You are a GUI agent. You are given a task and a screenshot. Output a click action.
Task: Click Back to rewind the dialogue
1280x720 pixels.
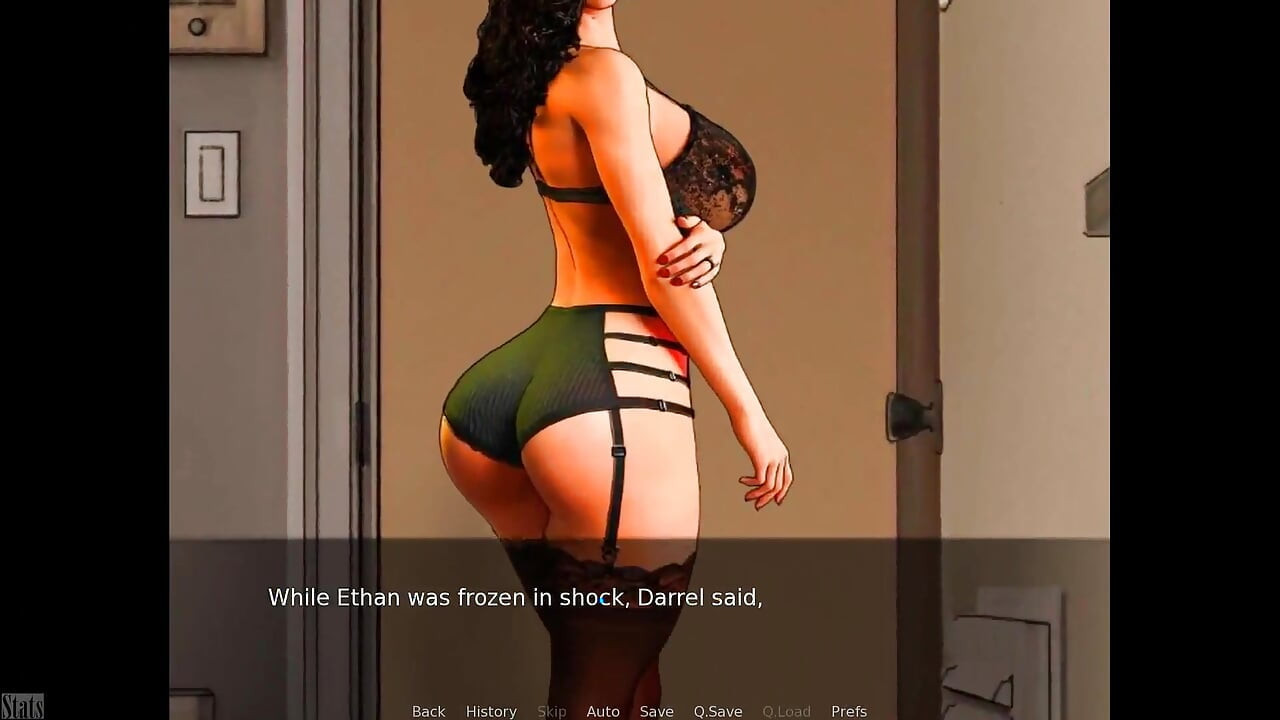[428, 710]
